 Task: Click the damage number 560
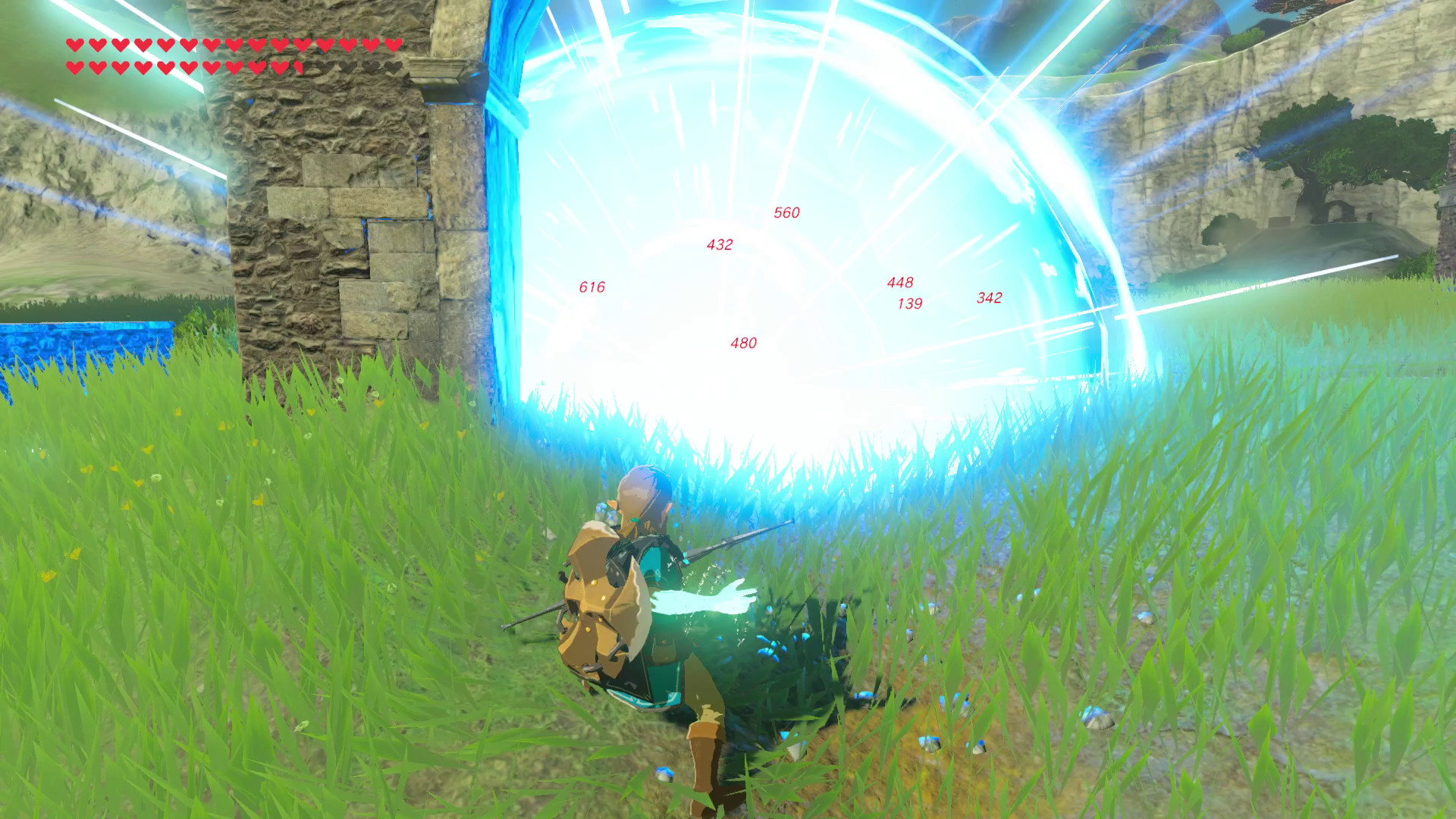click(786, 214)
